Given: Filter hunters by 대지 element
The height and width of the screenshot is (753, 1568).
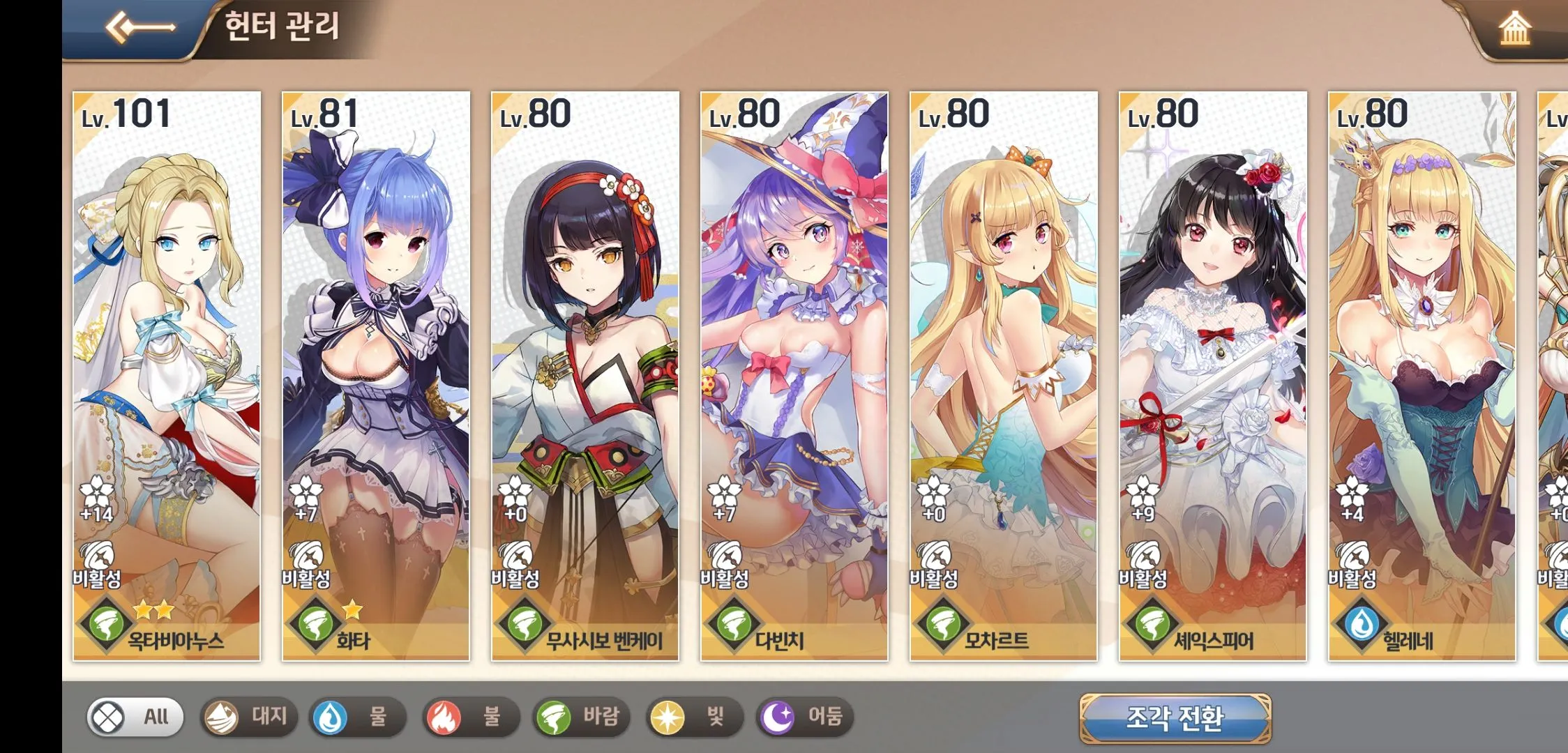Looking at the screenshot, I should pos(249,717).
